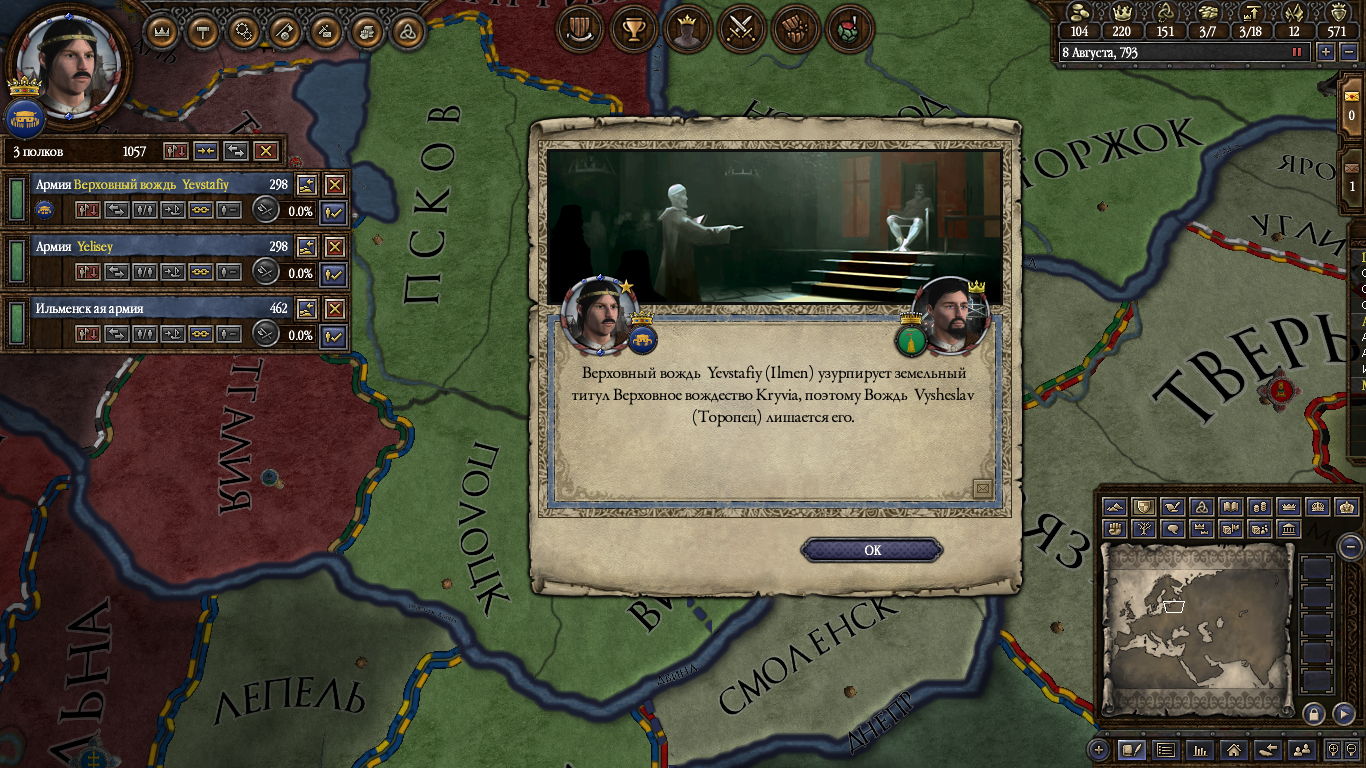Open the crown character menu button

(x=161, y=31)
